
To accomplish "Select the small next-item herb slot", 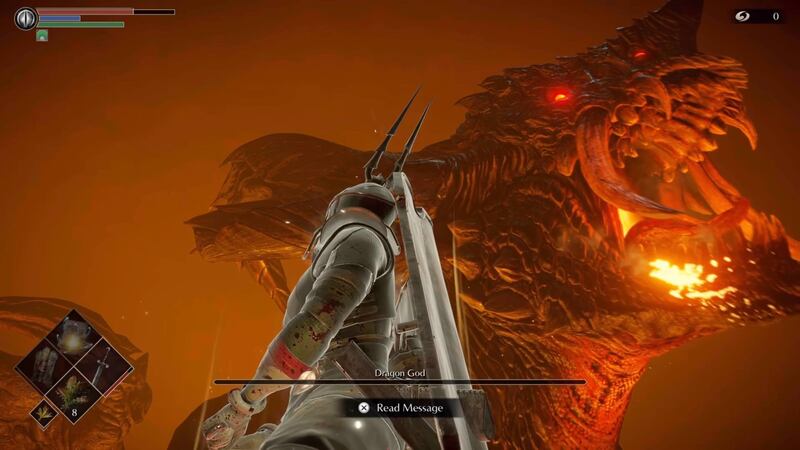I will 44,413.
